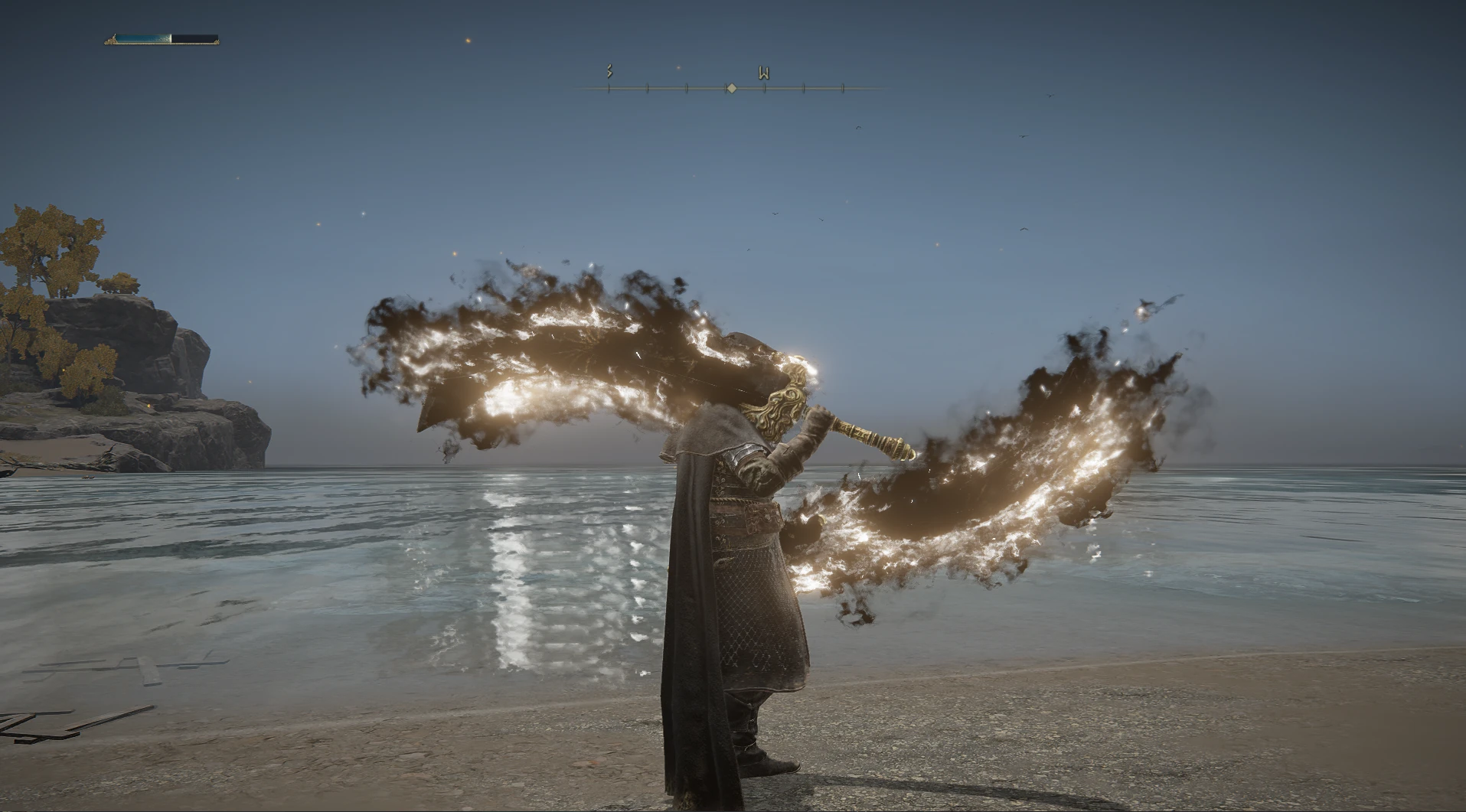Viewport: 1466px width, 812px height.
Task: Click the compass bar at the top
Action: [731, 88]
